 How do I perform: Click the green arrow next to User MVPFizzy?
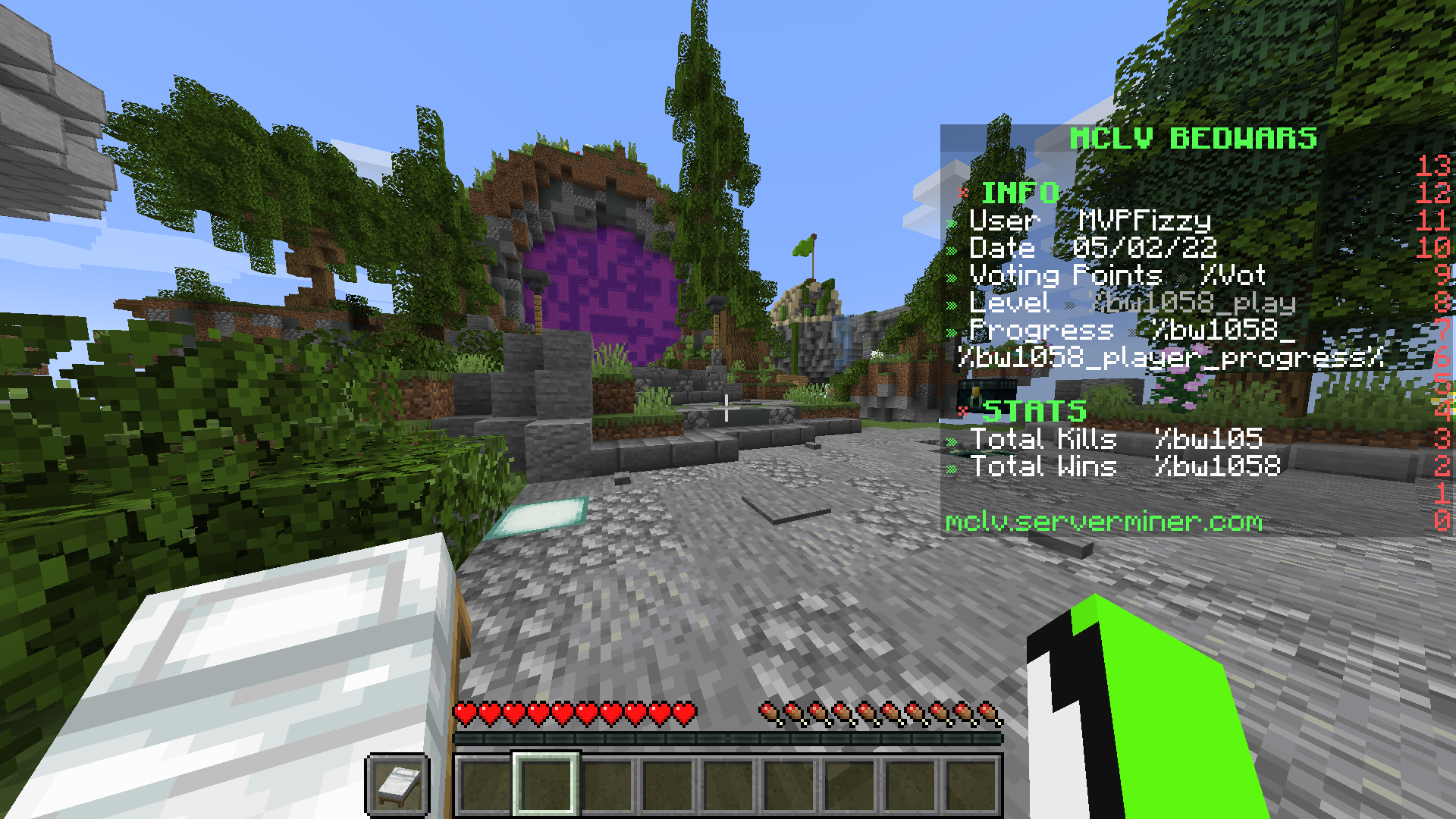[950, 222]
